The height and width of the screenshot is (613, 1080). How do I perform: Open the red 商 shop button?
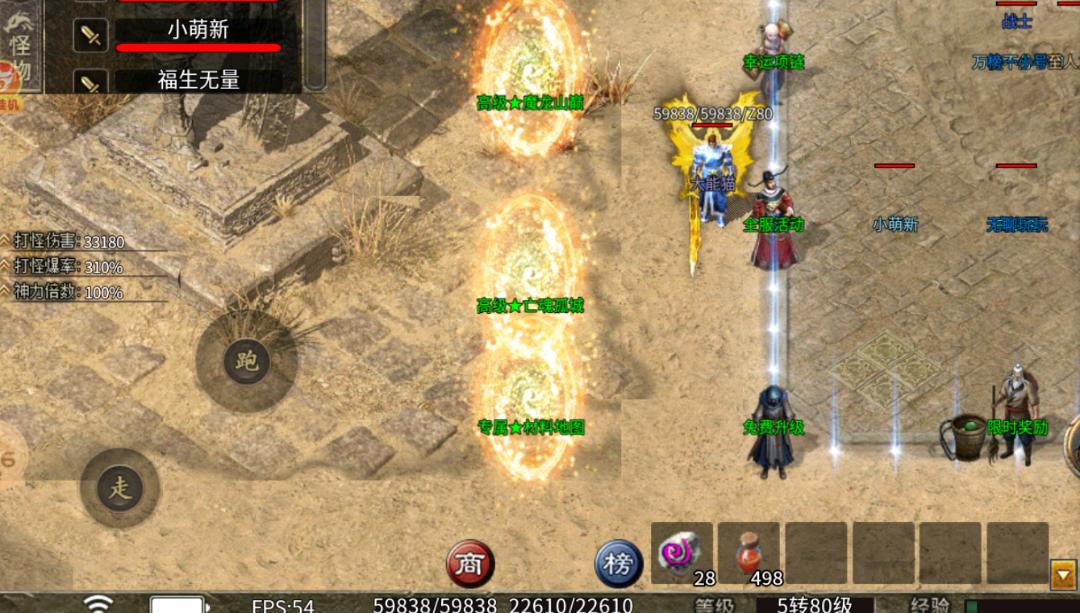coord(470,563)
